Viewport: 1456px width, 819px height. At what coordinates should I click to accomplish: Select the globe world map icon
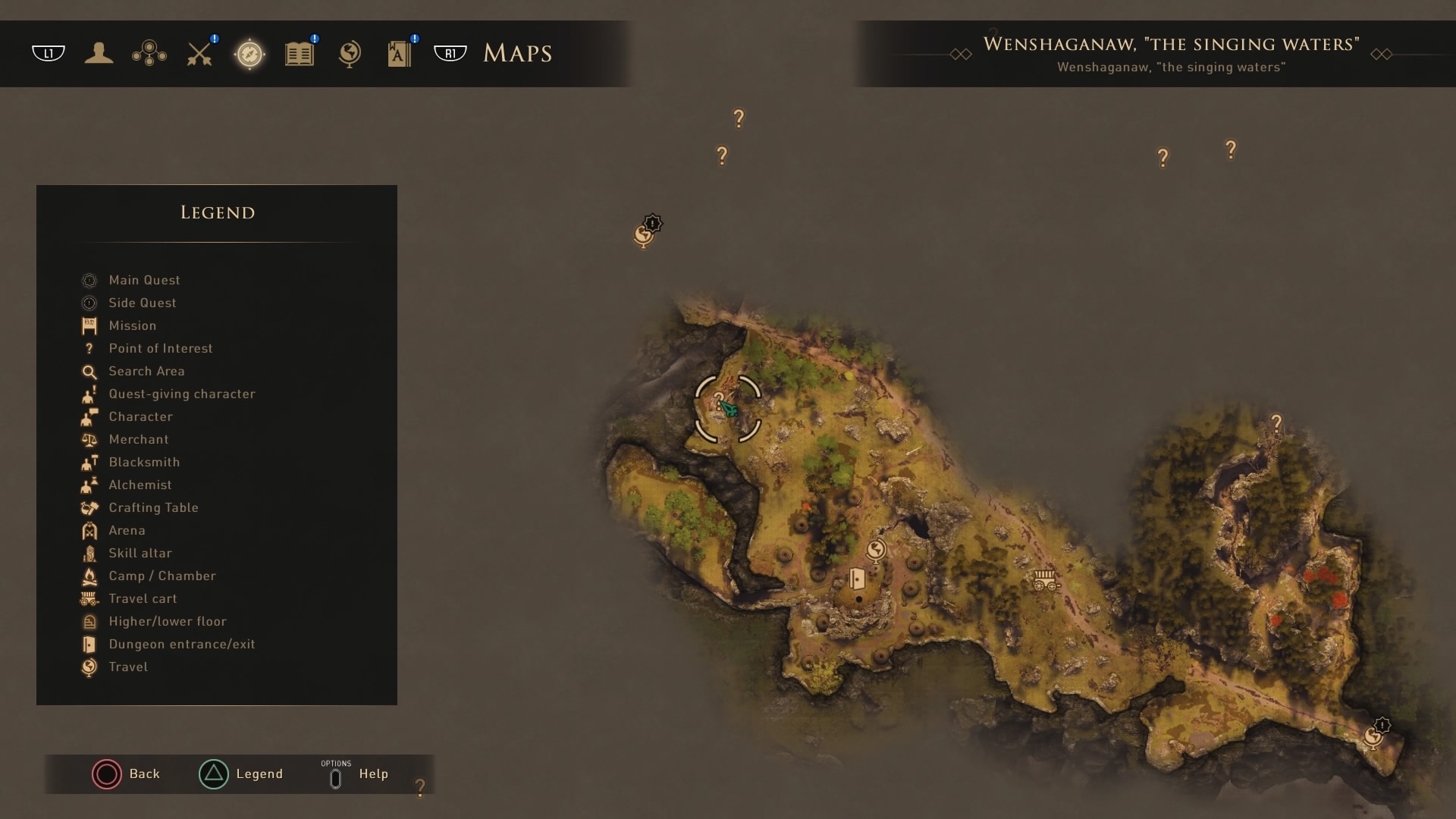click(349, 53)
